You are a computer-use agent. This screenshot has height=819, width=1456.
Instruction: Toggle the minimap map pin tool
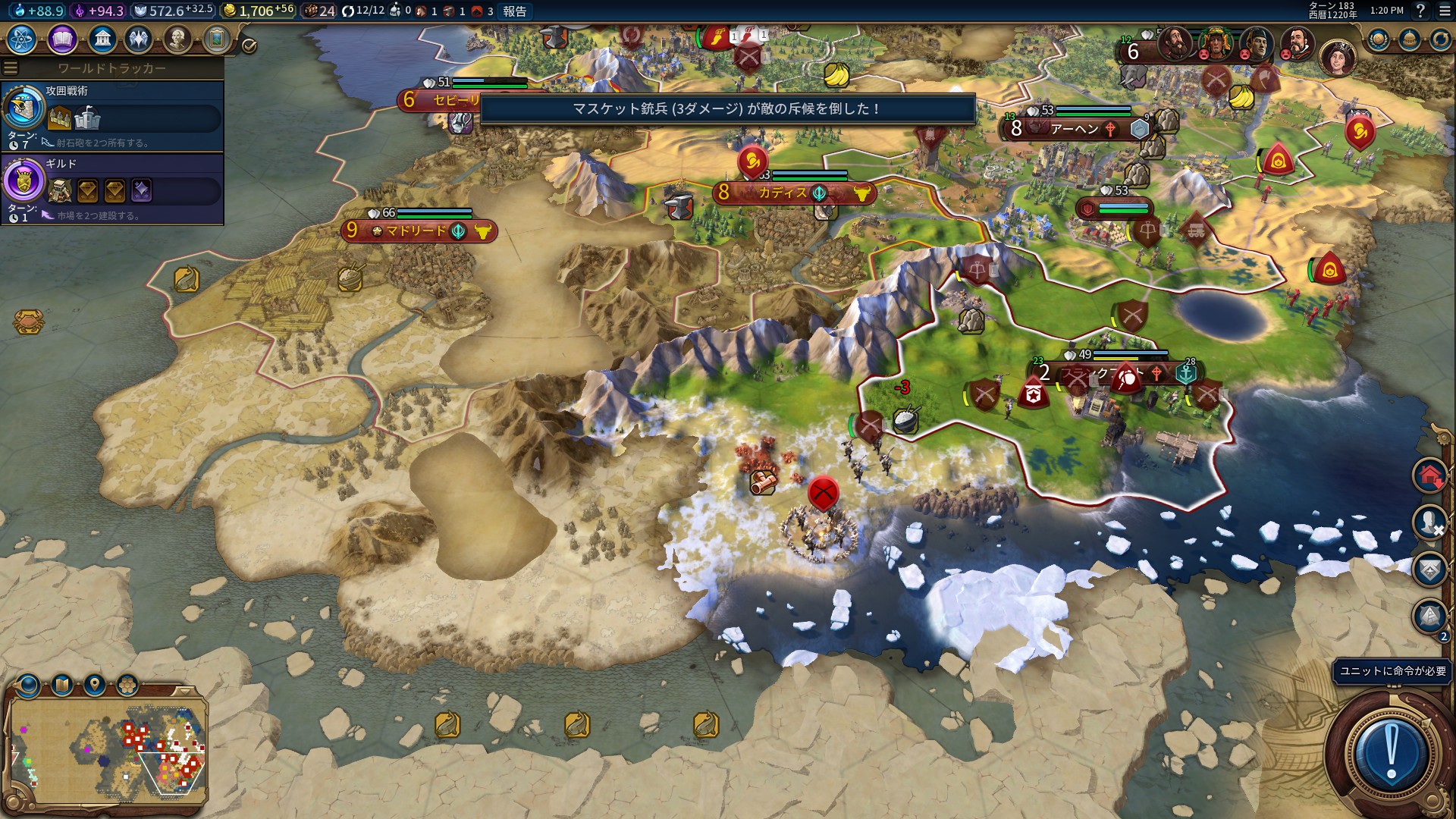coord(95,686)
